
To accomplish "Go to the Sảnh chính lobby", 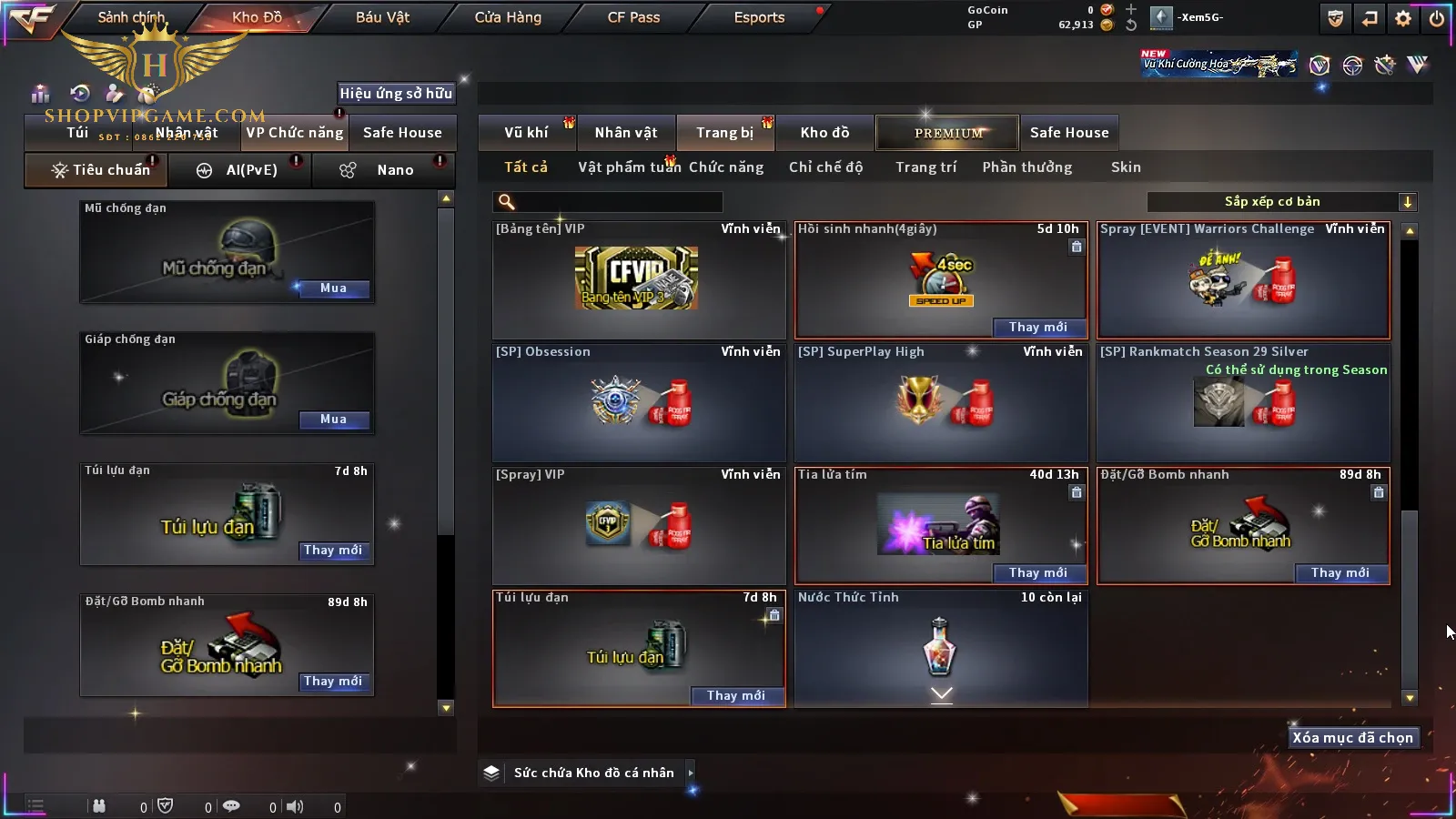I will click(131, 17).
